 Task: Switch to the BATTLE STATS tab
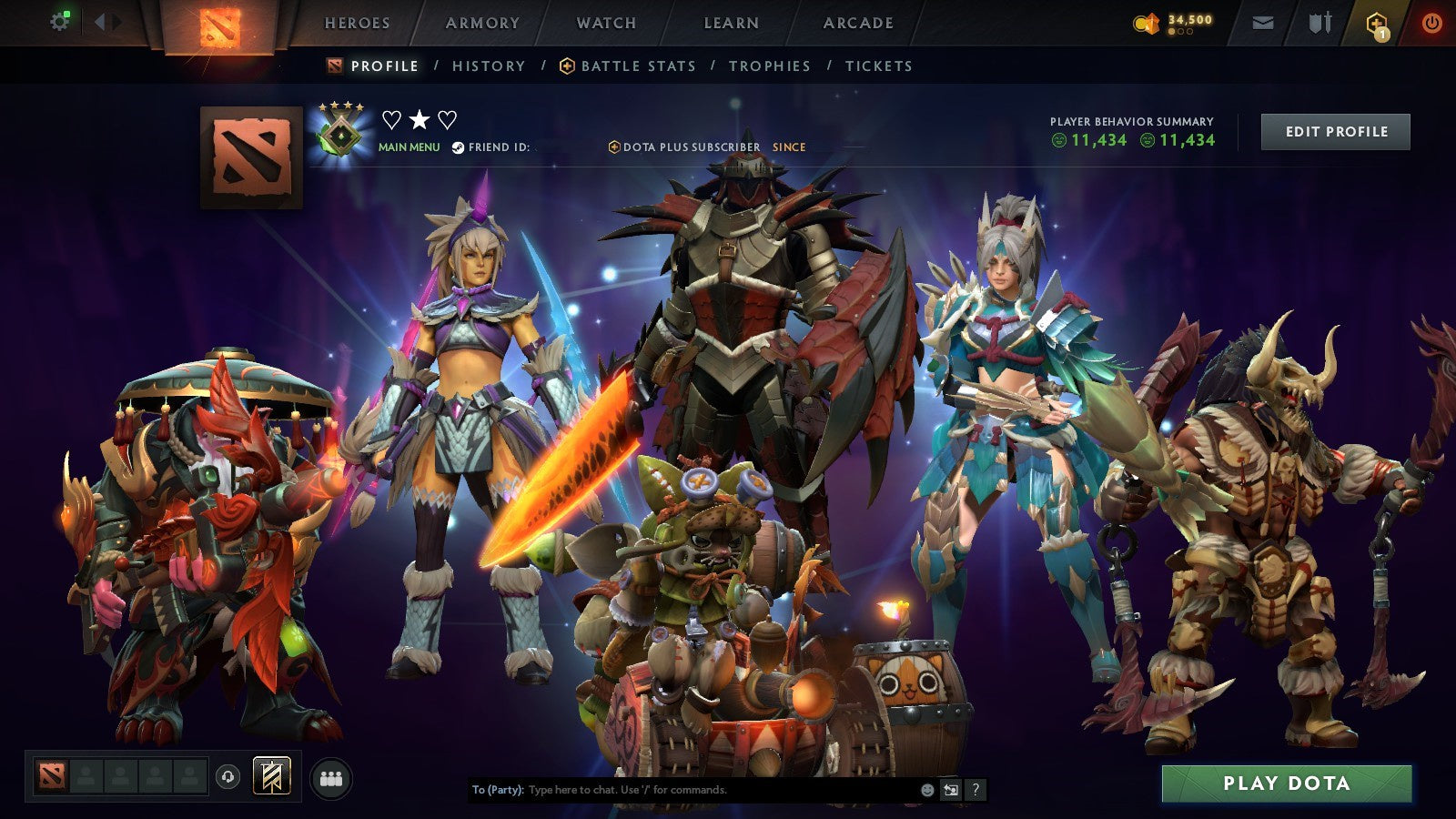638,66
